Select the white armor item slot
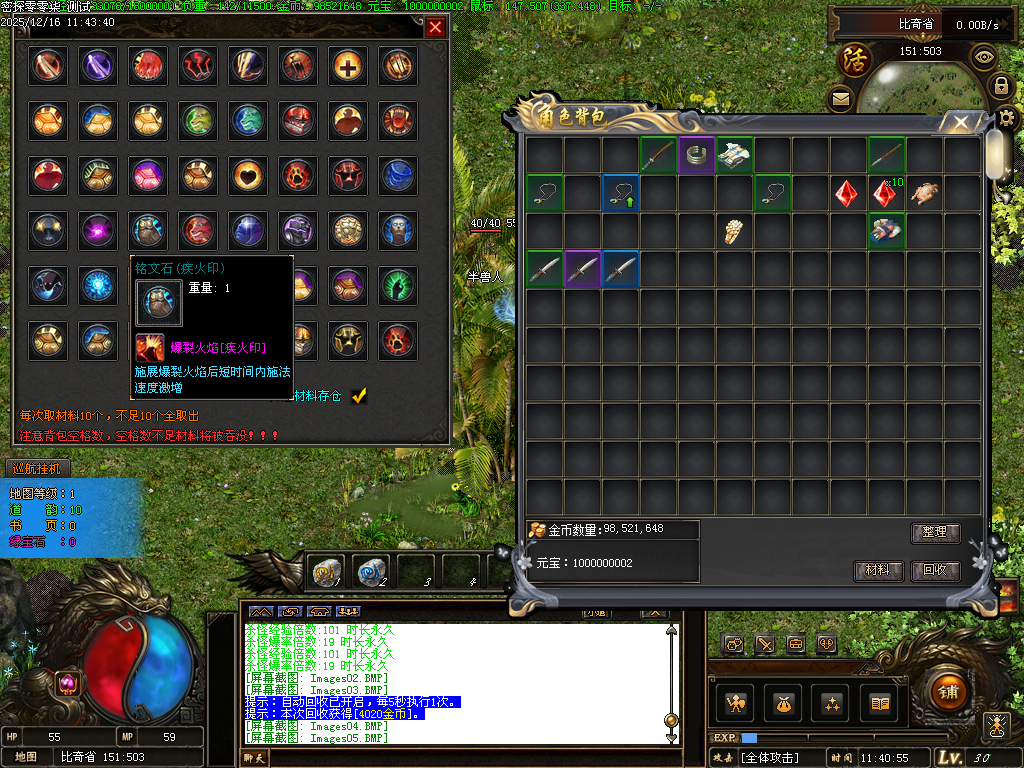Image resolution: width=1024 pixels, height=768 pixels. point(734,155)
